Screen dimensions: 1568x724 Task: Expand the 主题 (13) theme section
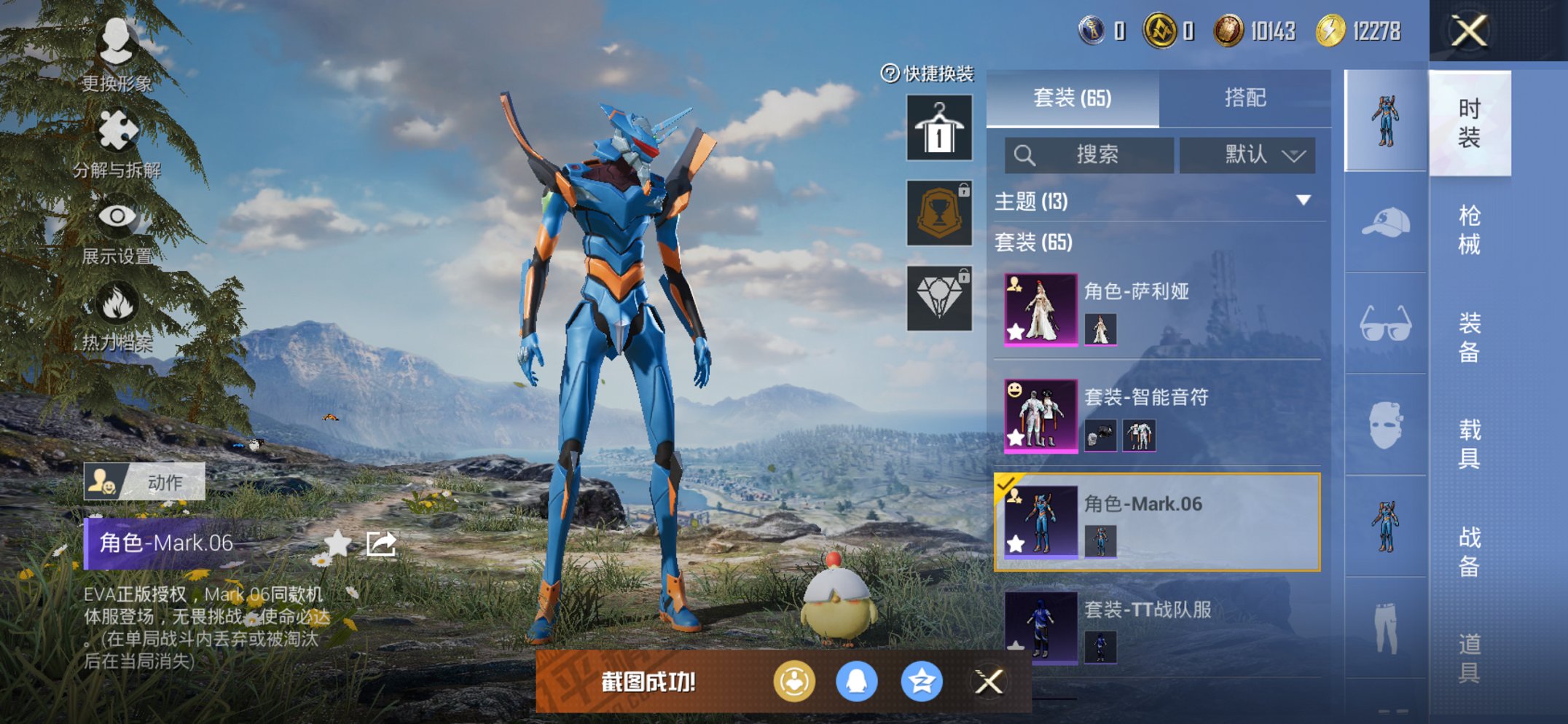[1303, 200]
